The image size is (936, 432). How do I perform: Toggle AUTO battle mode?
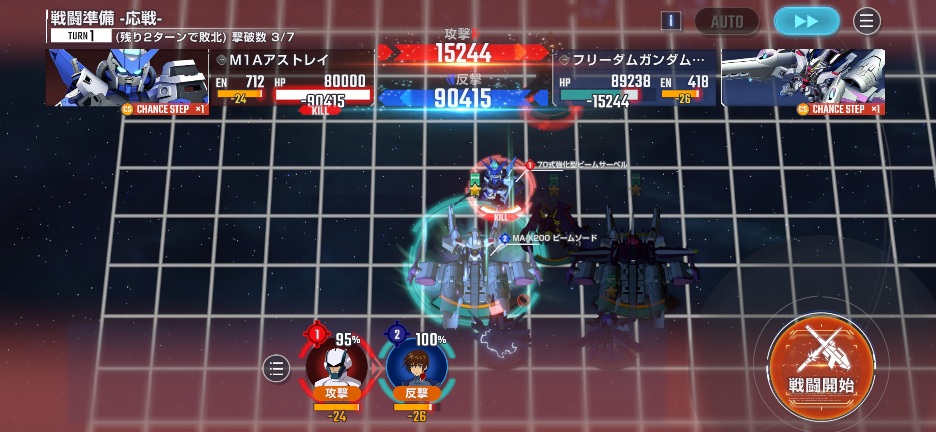727,21
